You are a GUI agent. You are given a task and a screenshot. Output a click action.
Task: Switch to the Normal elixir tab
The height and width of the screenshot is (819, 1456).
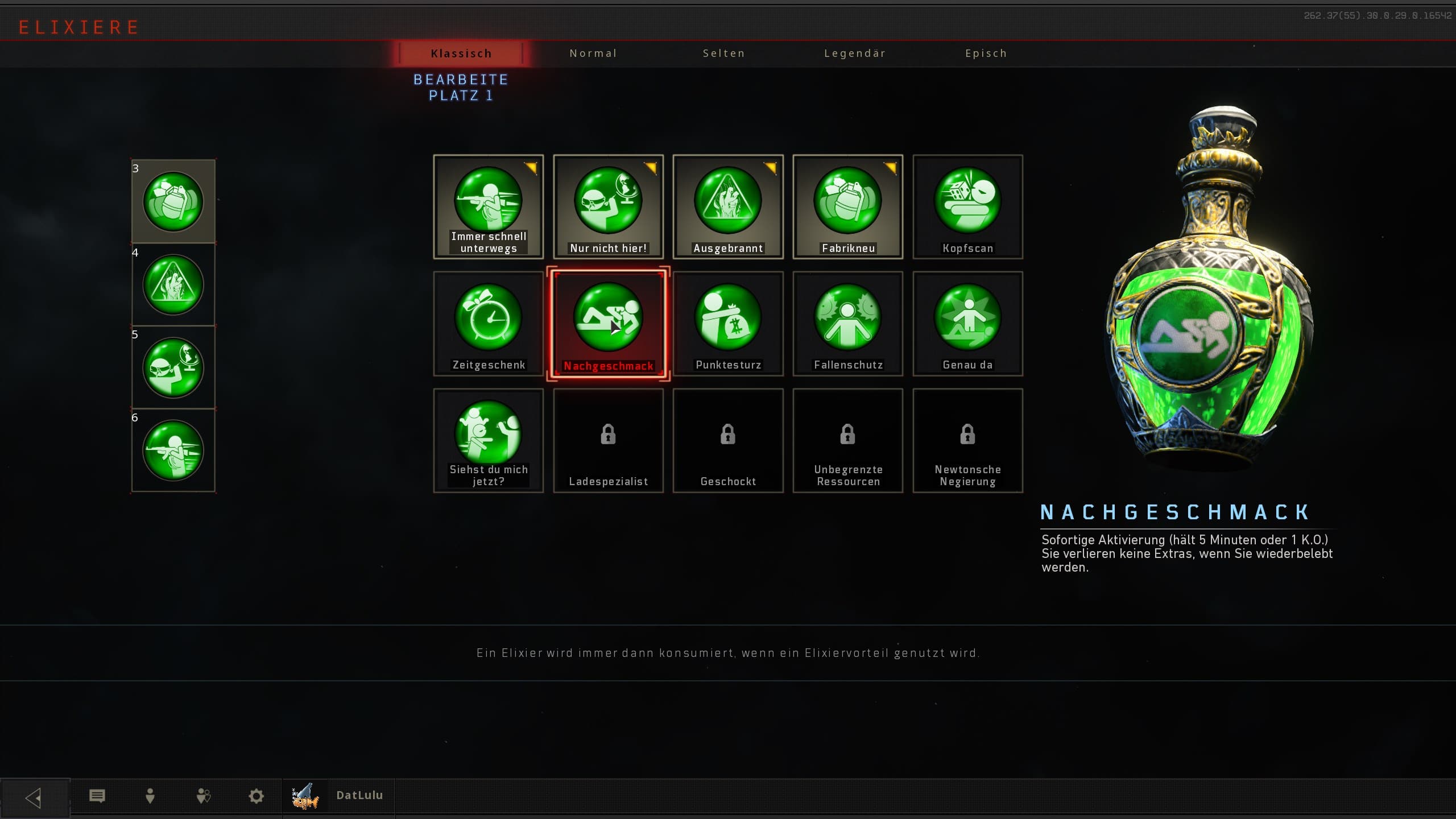click(x=593, y=53)
